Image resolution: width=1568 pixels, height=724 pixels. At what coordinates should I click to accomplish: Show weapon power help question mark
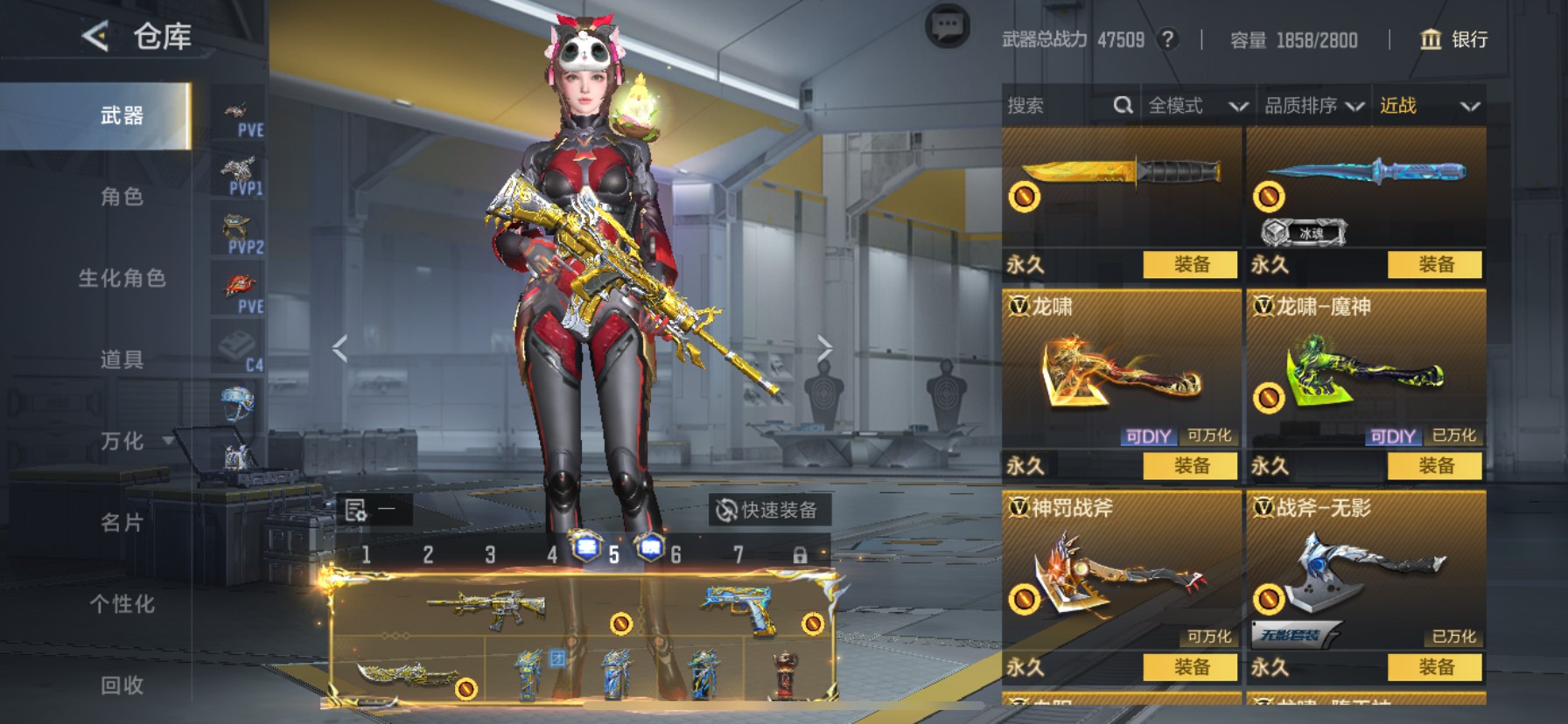click(x=1166, y=39)
